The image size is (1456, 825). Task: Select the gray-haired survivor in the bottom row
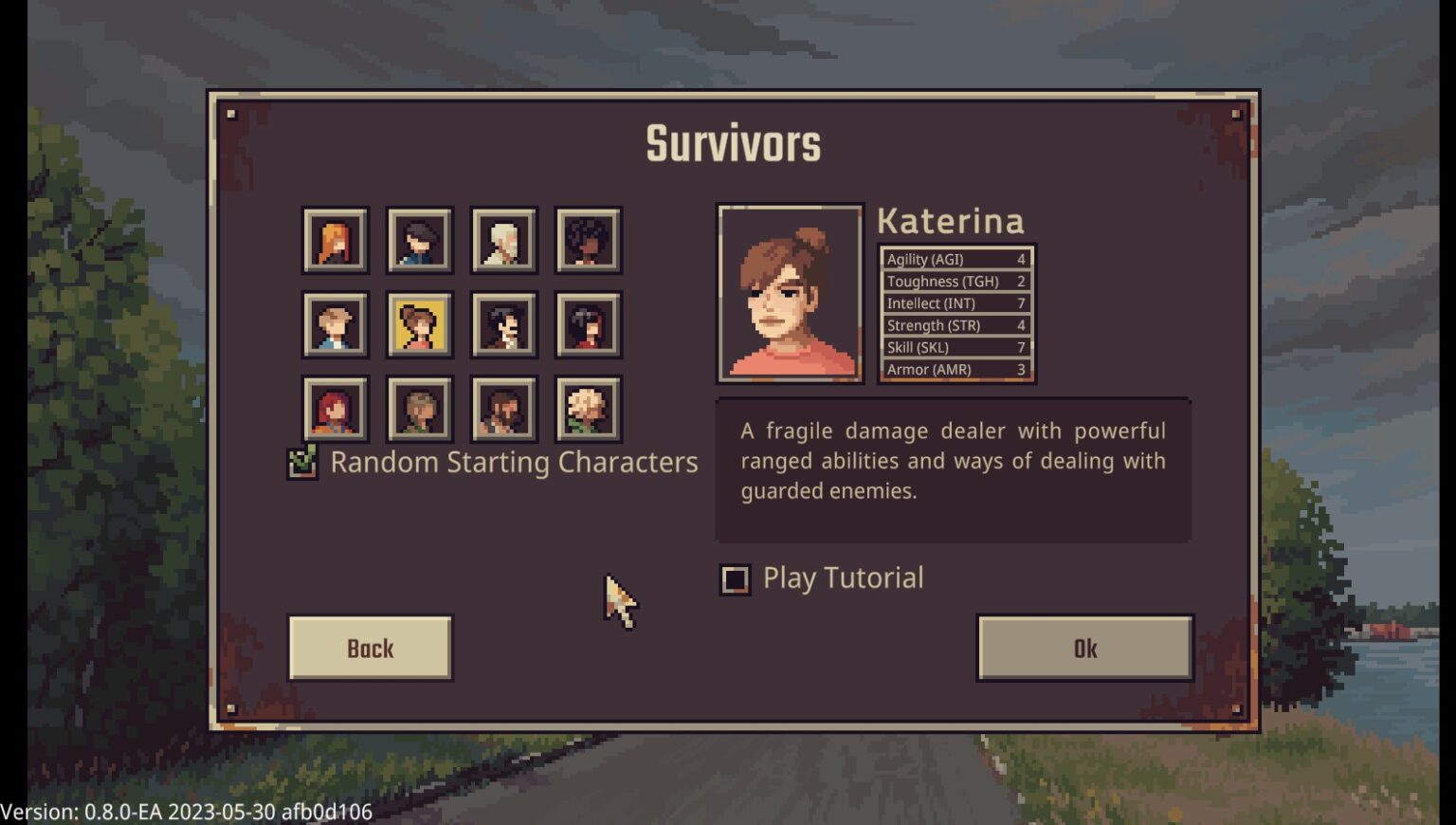pyautogui.click(x=418, y=409)
